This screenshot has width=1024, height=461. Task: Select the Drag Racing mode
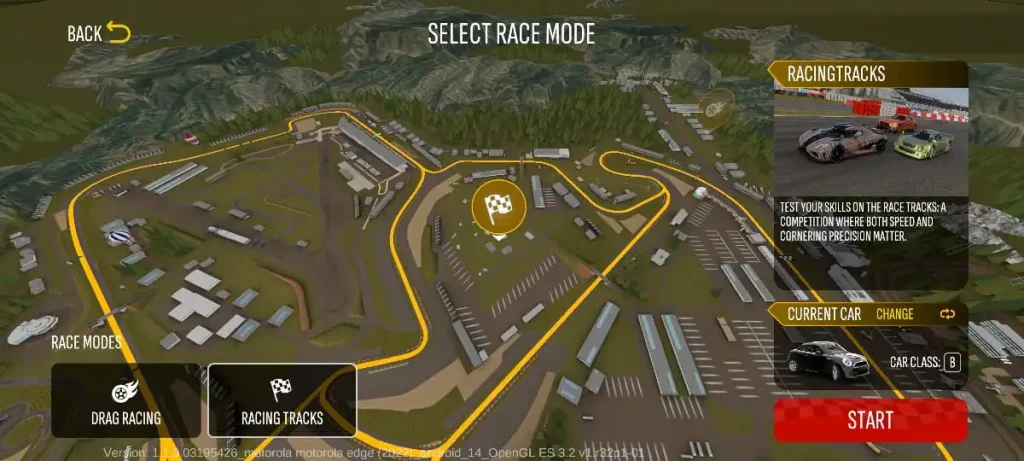tap(126, 400)
